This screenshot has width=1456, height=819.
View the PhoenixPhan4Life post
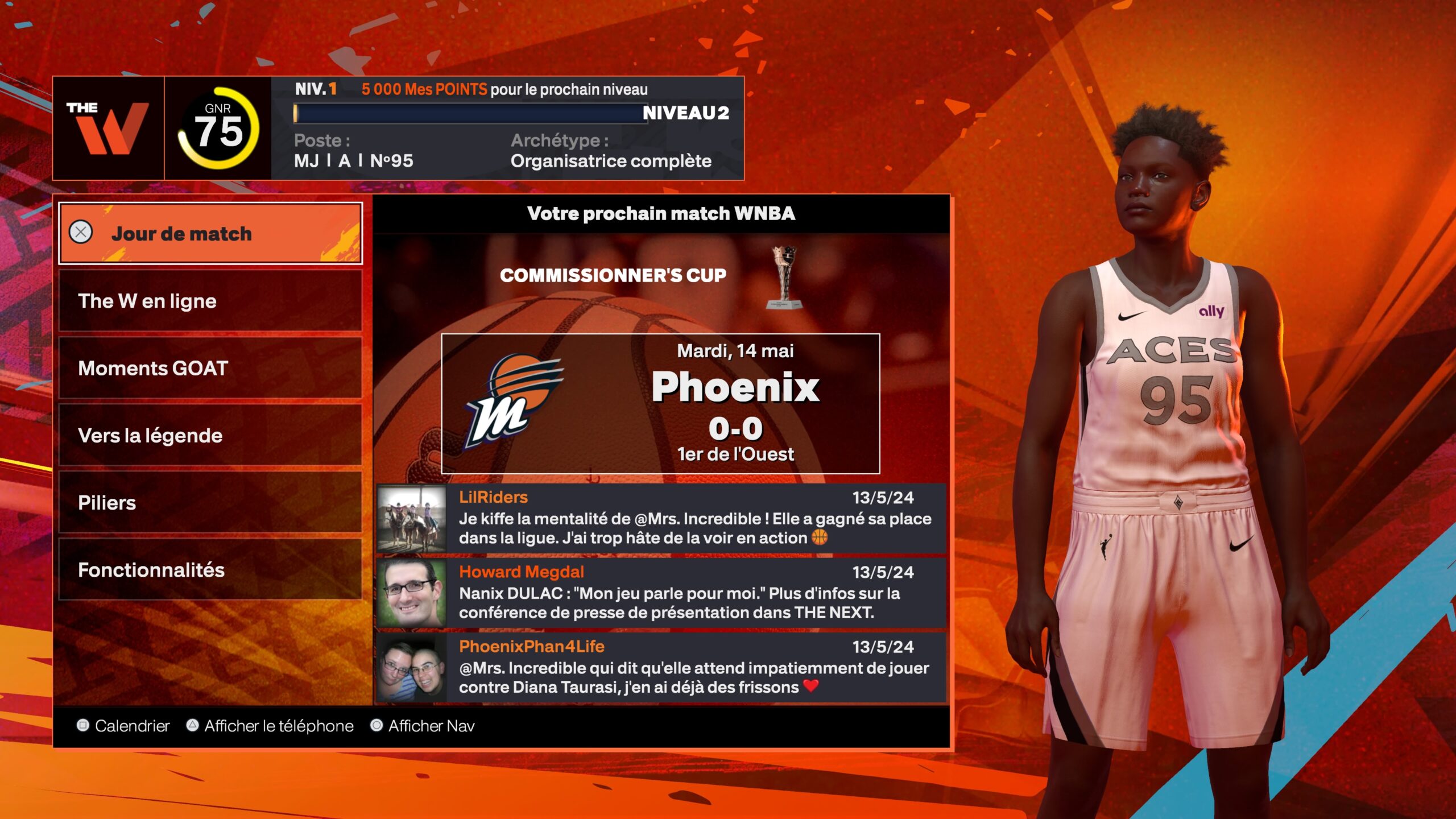click(694, 668)
